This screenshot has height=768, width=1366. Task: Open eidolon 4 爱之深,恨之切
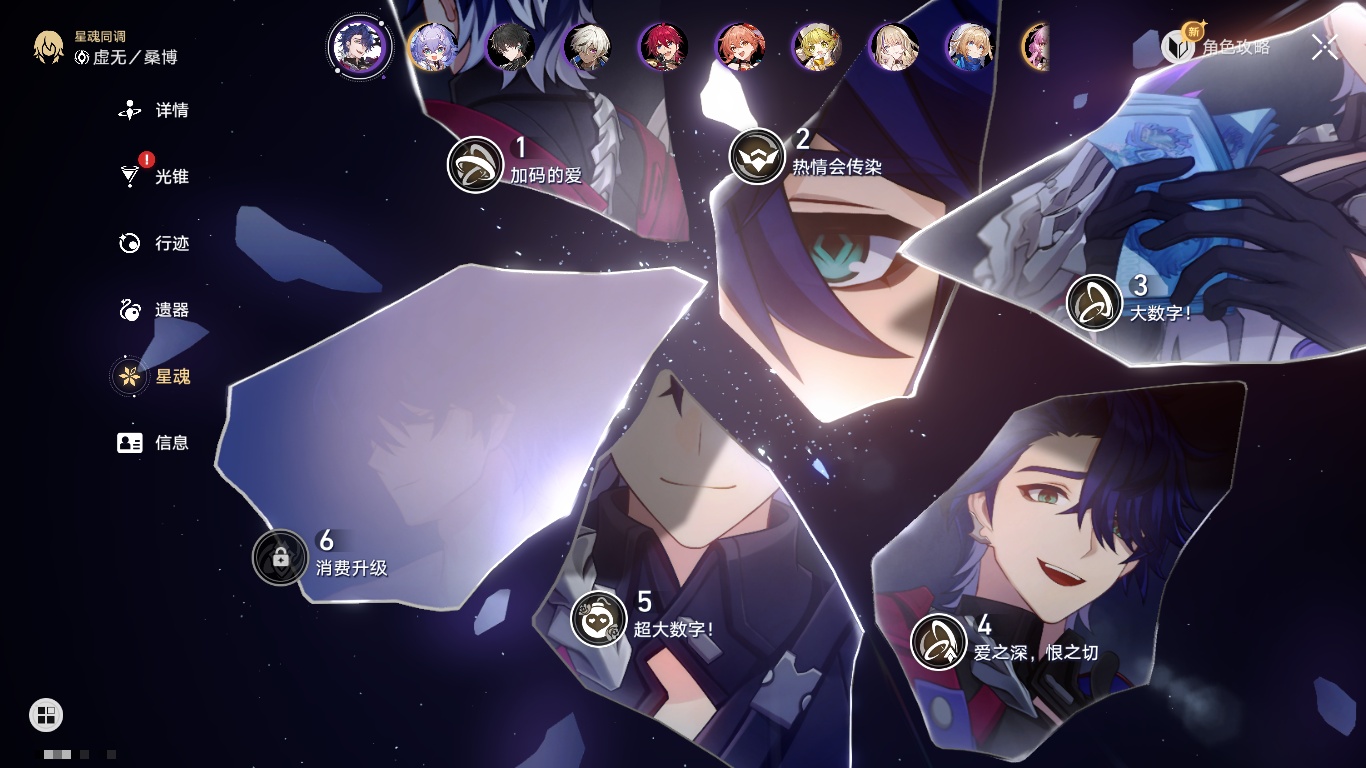(938, 642)
